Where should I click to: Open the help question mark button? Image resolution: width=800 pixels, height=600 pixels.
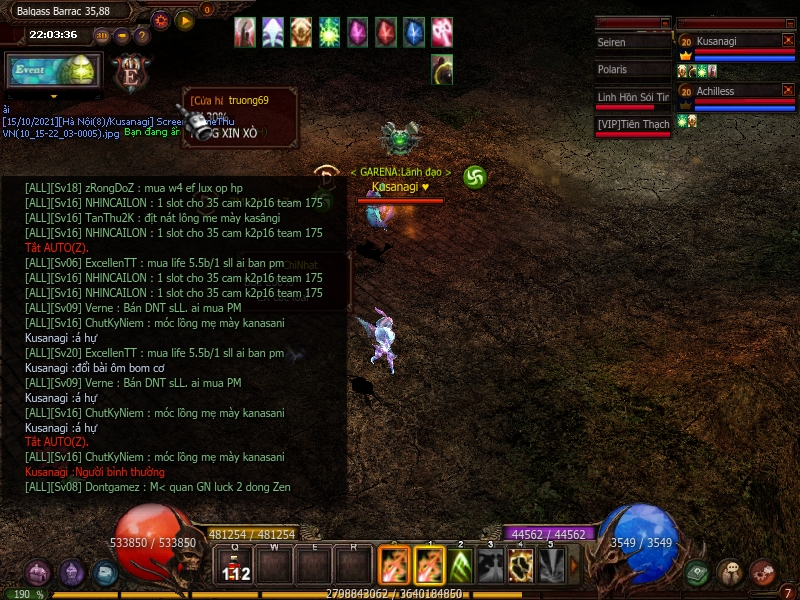[142, 36]
